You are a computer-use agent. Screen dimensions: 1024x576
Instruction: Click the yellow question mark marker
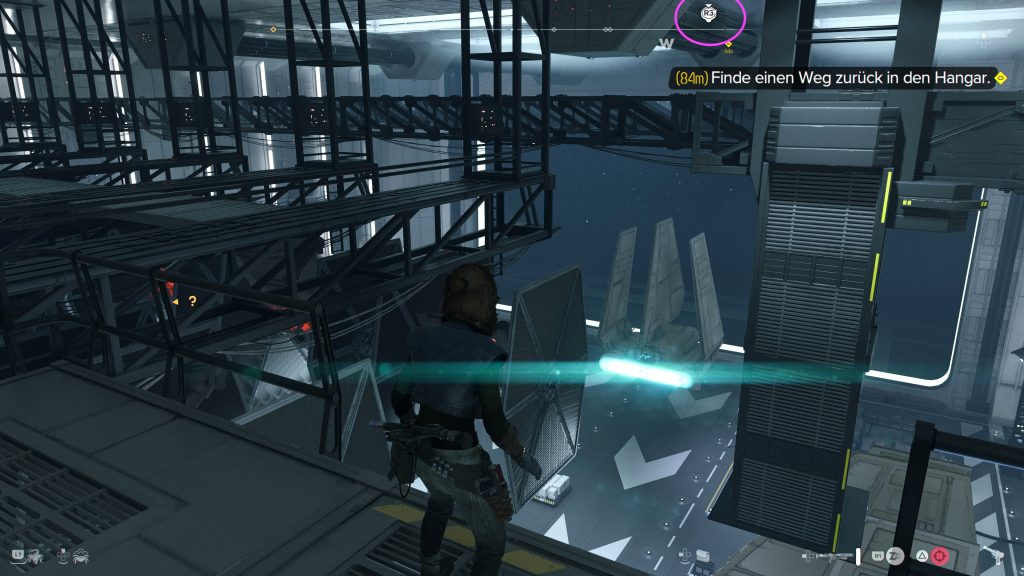tap(192, 300)
